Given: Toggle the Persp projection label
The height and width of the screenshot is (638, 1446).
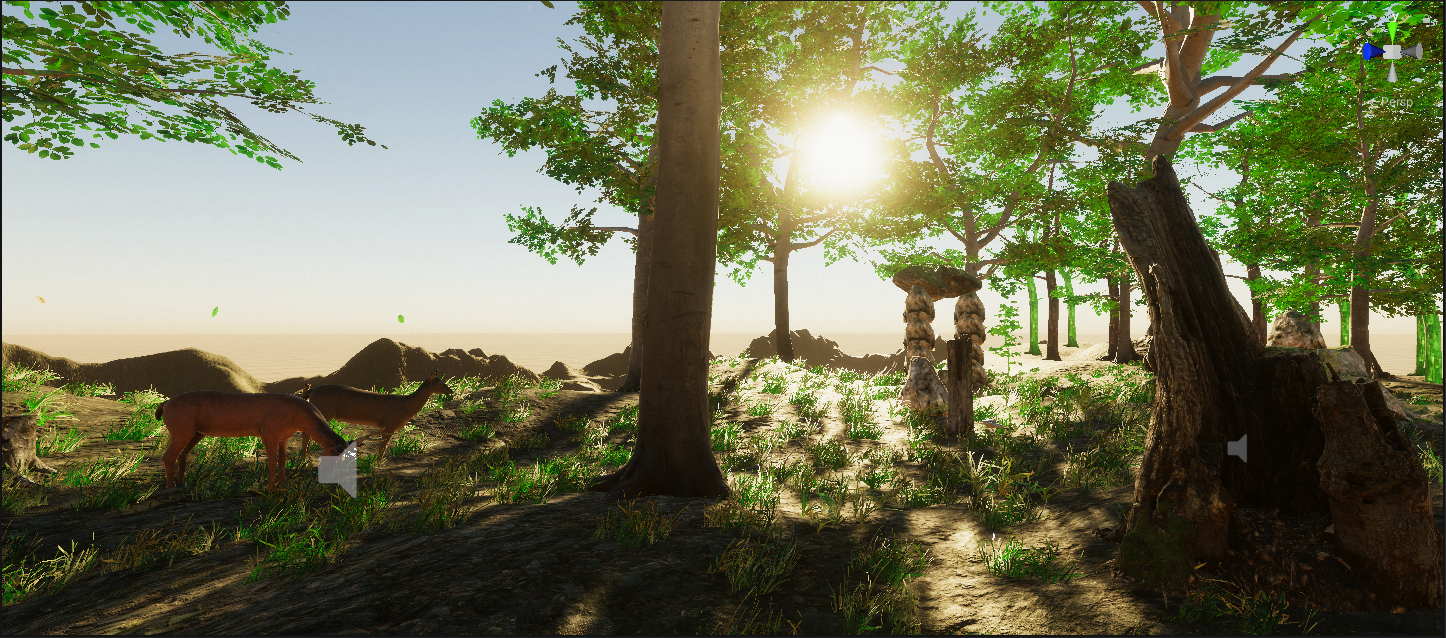Looking at the screenshot, I should (x=1396, y=102).
